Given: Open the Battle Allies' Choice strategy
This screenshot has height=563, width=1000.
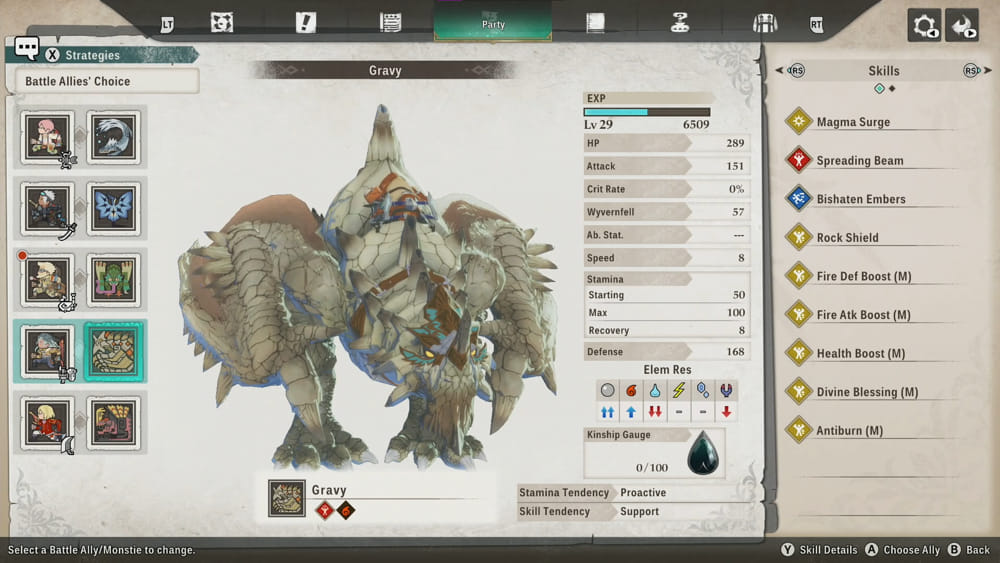Looking at the screenshot, I should [107, 81].
